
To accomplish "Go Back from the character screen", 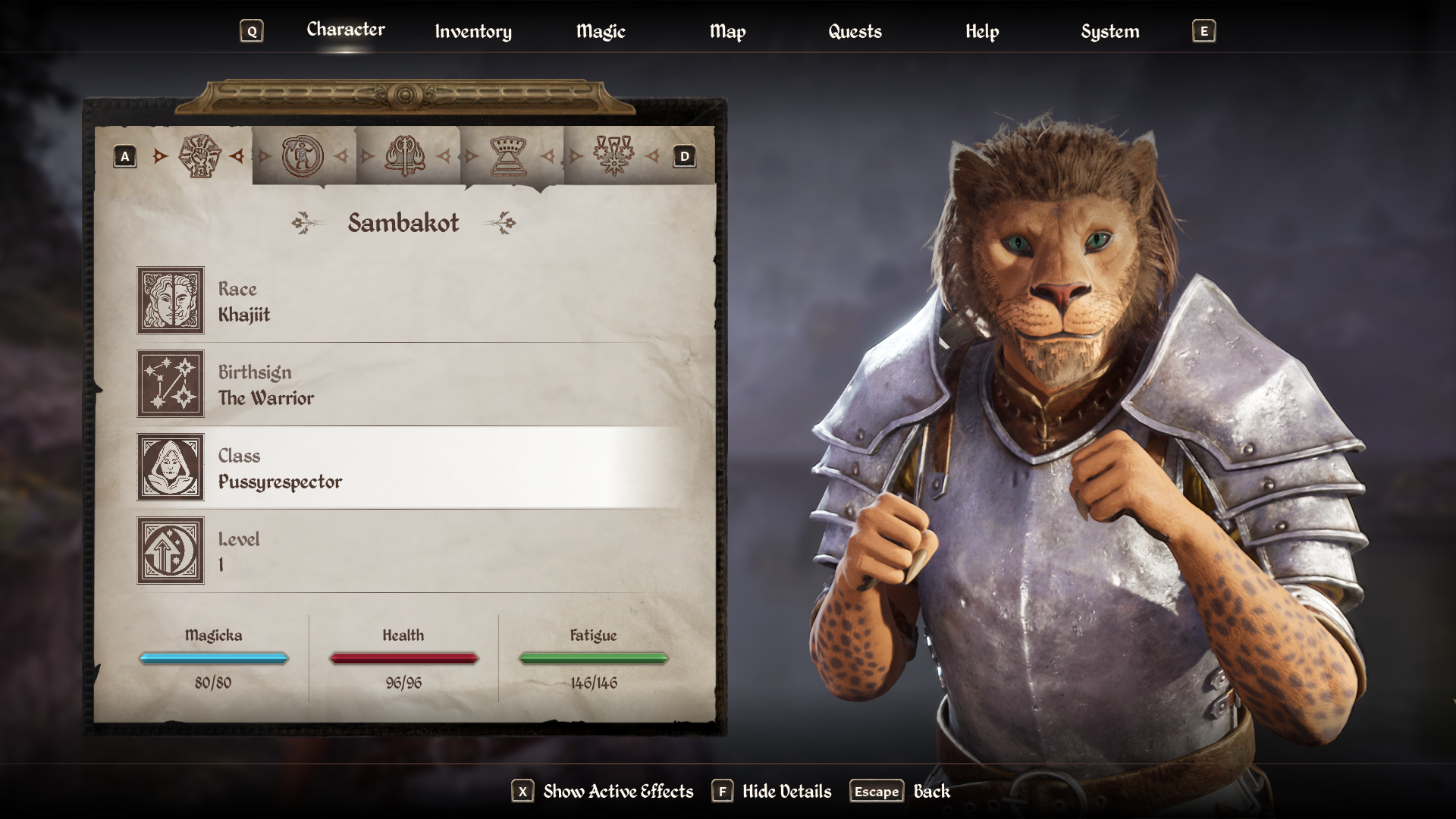I will pos(900,792).
